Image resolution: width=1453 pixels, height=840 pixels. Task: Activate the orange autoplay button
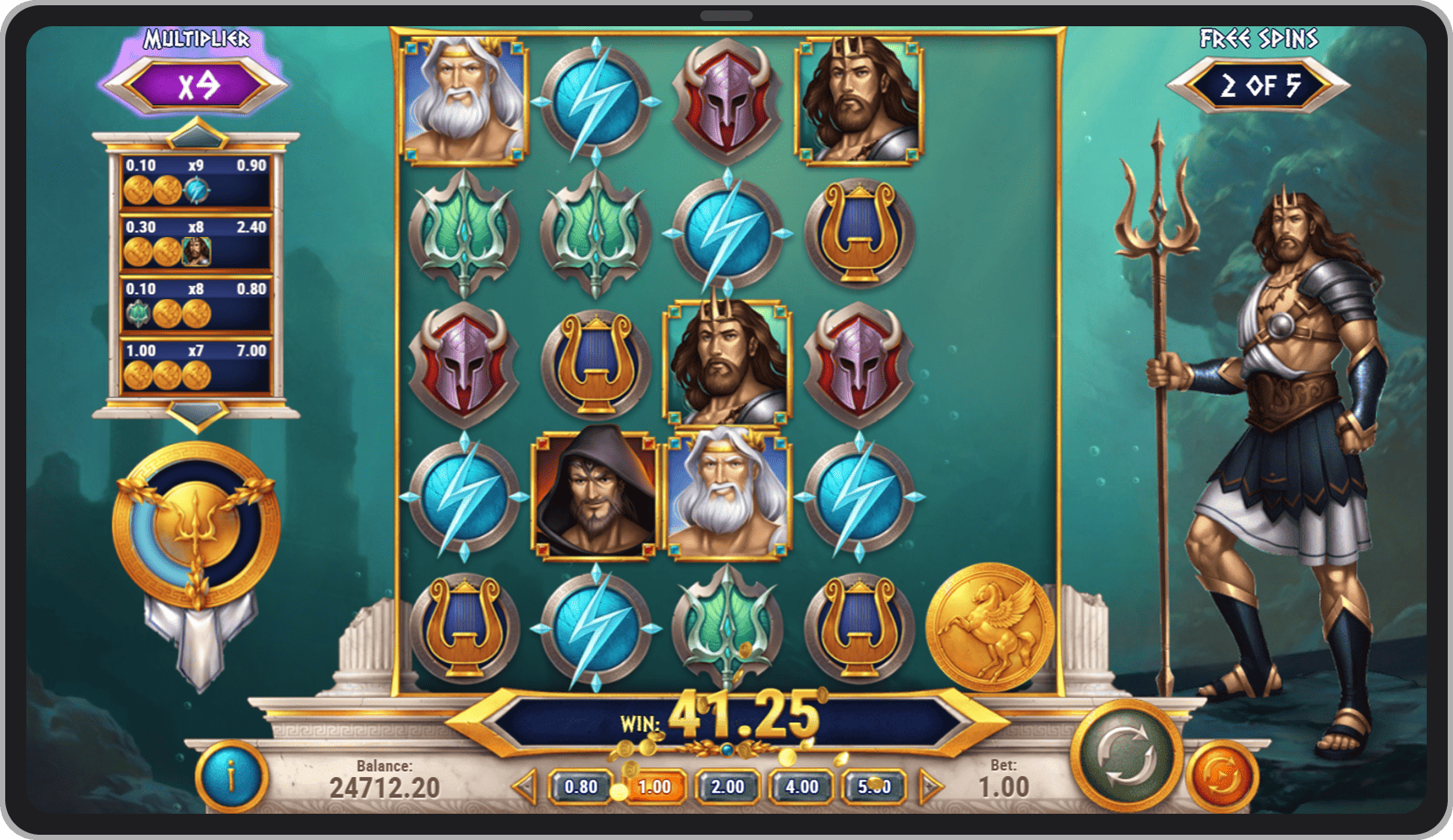[x=1223, y=775]
